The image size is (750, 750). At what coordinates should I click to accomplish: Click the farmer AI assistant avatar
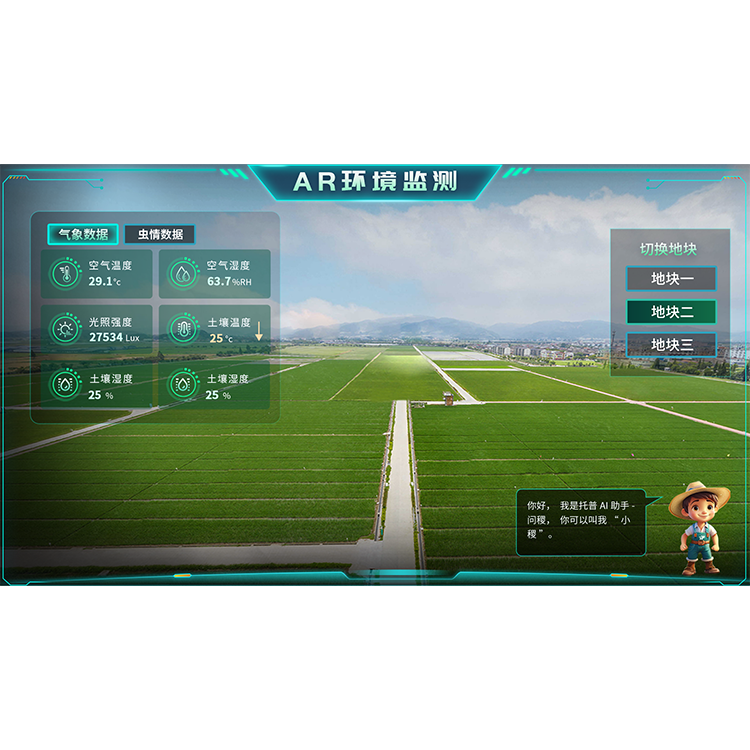coord(699,529)
